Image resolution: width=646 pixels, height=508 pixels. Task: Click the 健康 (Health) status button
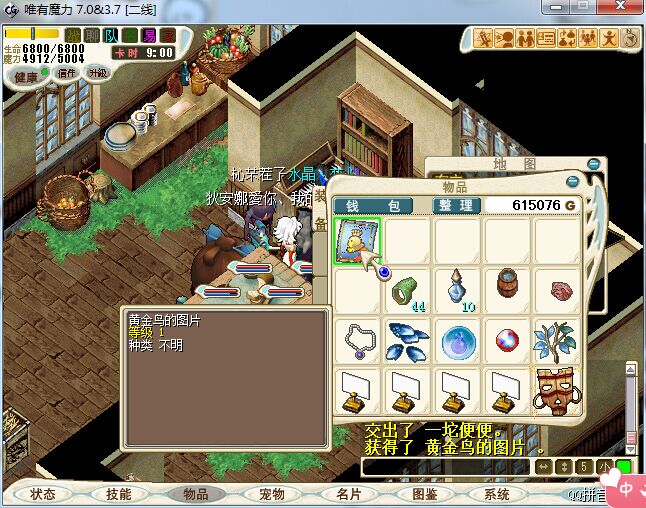click(26, 77)
